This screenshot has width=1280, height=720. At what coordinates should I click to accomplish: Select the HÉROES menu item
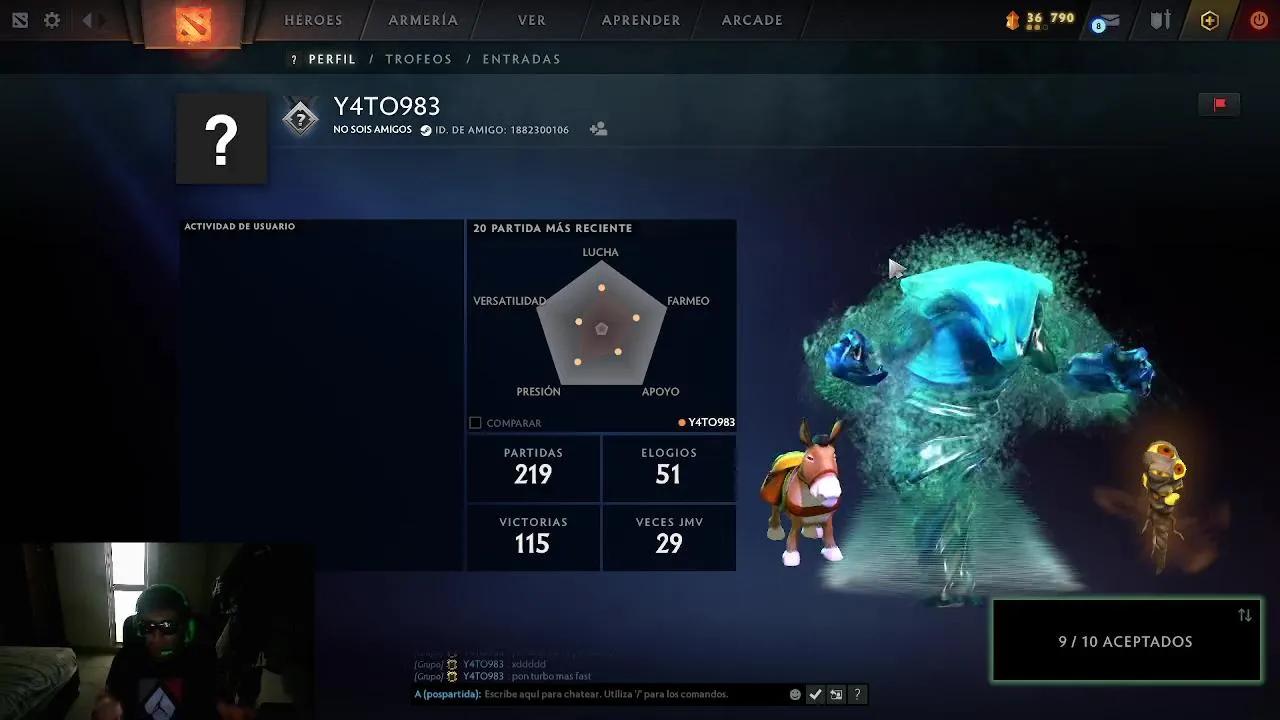(313, 19)
